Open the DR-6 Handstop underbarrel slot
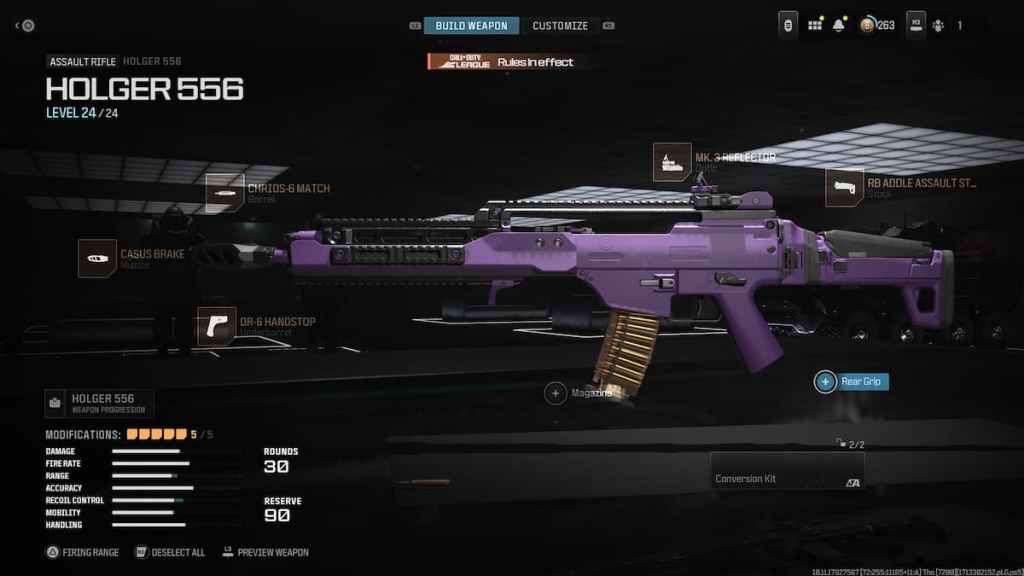This screenshot has width=1024, height=576. click(217, 326)
